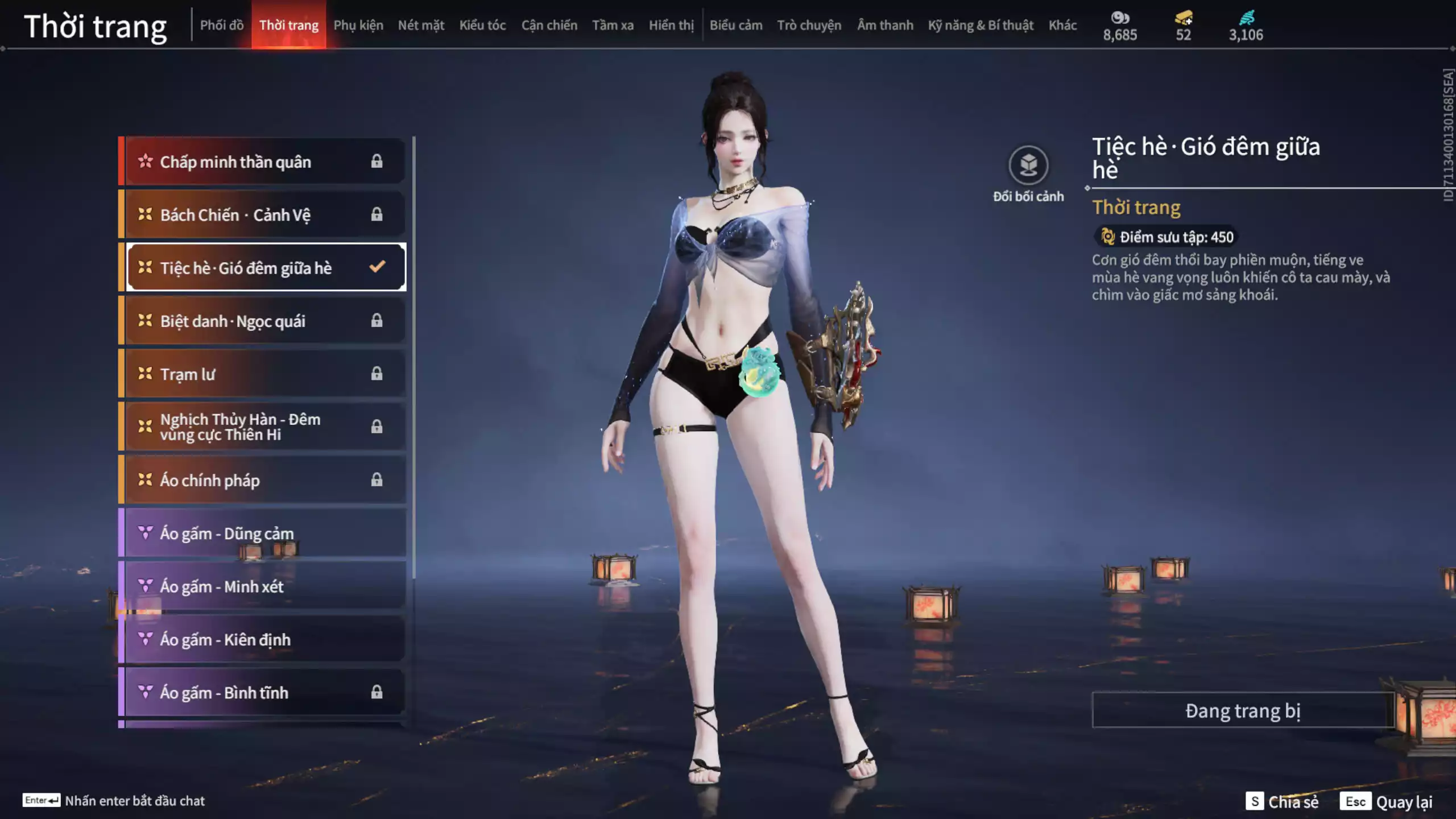The height and width of the screenshot is (819, 1456).
Task: Open the Kỹ năng & Bí thuật tab
Action: tap(981, 25)
